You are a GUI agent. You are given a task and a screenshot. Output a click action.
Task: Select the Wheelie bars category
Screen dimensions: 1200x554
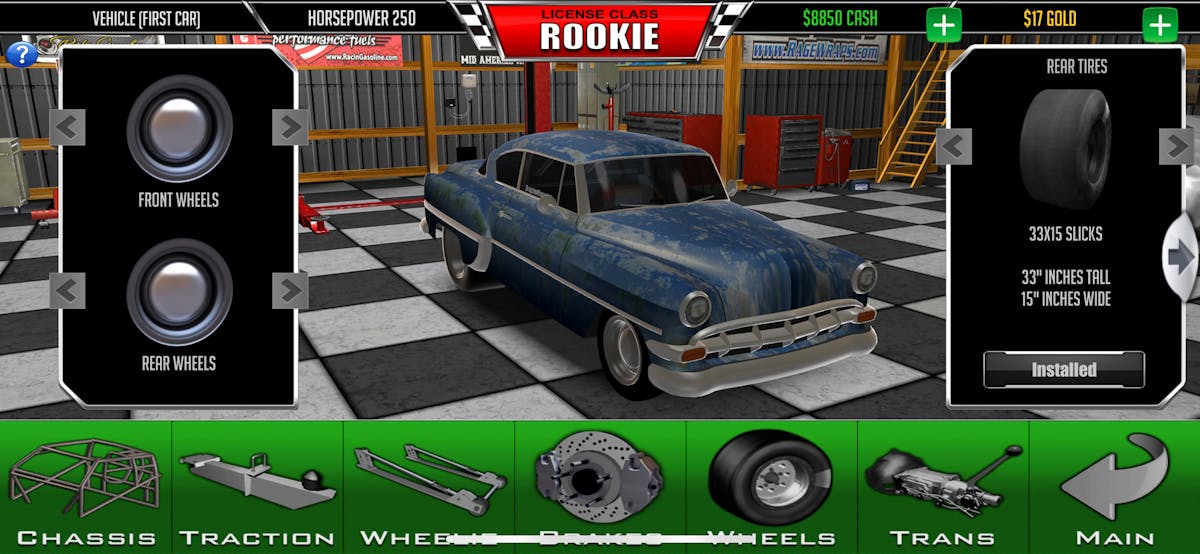pyautogui.click(x=429, y=487)
